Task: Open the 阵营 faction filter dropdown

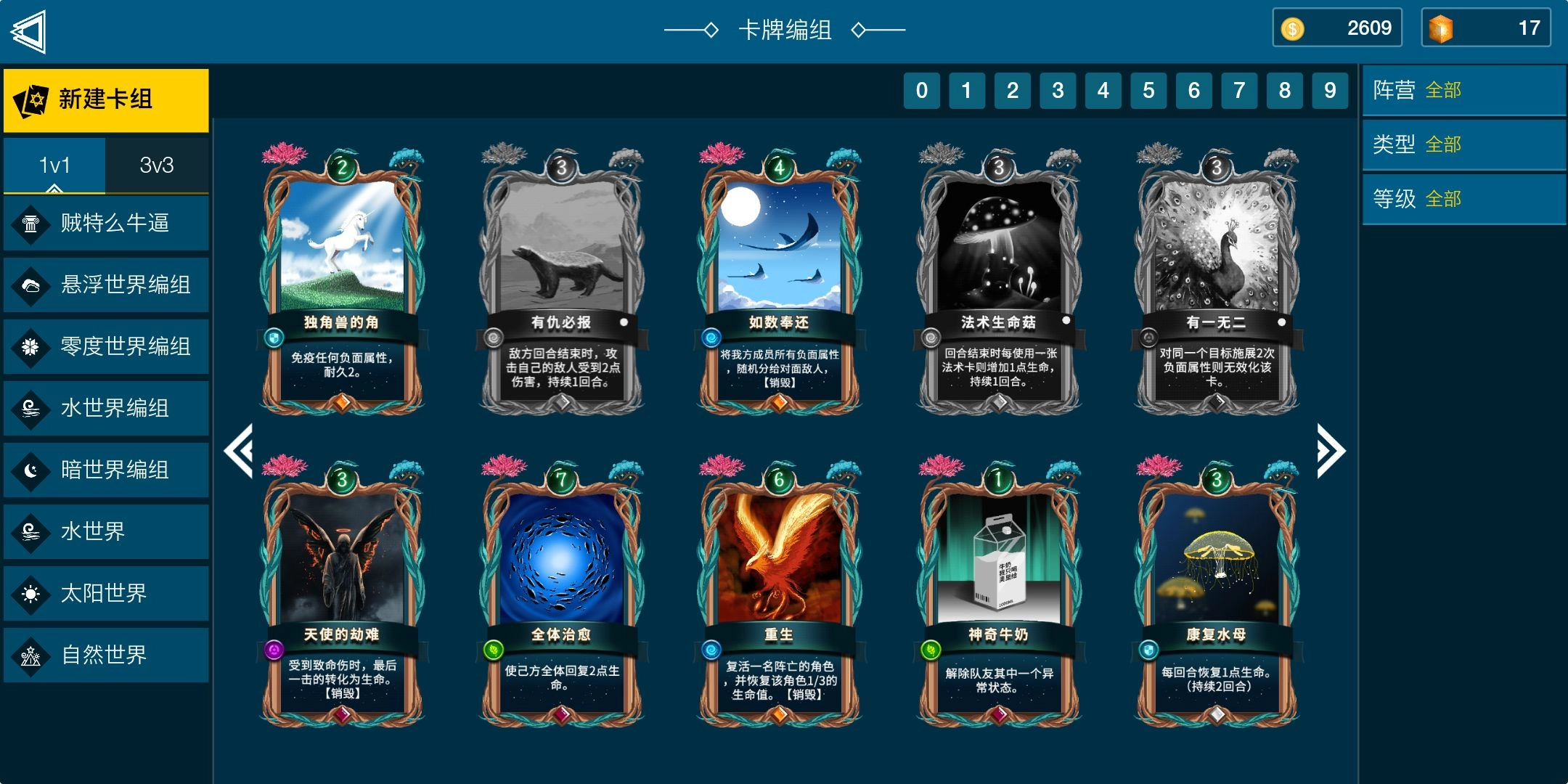Action: tap(1463, 90)
